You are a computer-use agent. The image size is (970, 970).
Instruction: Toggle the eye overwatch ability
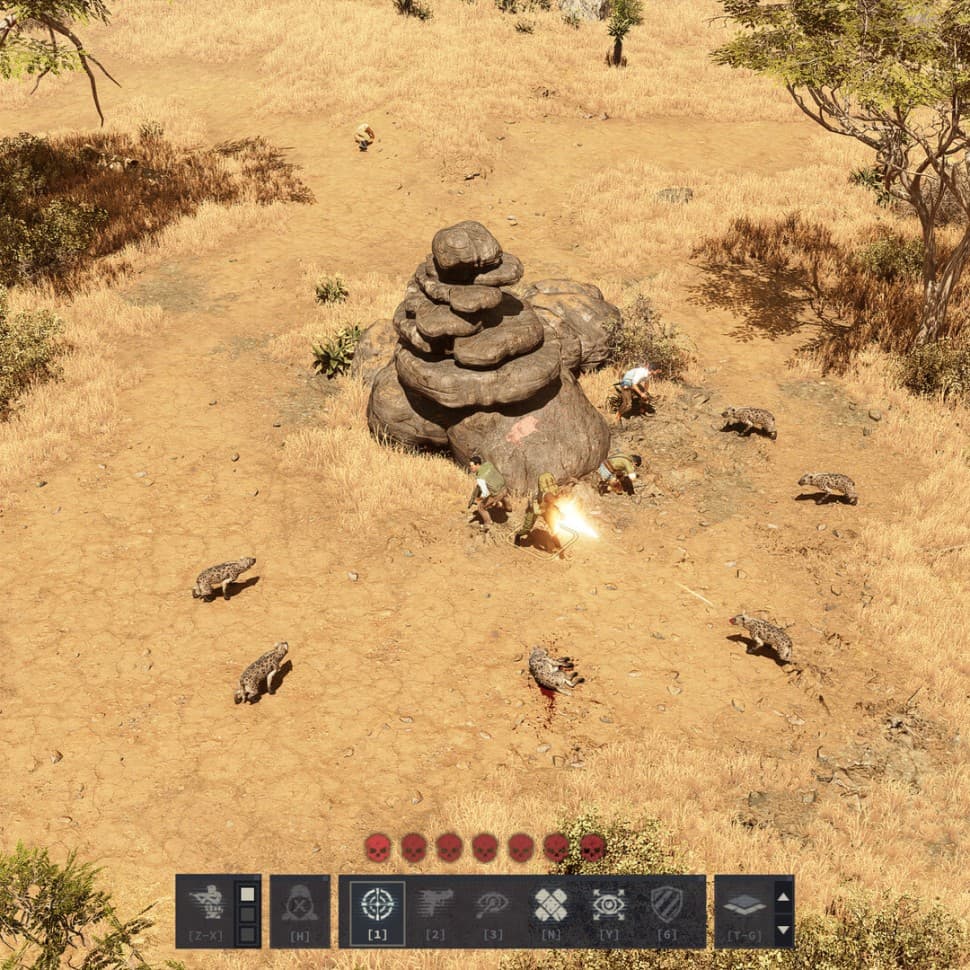pos(608,905)
